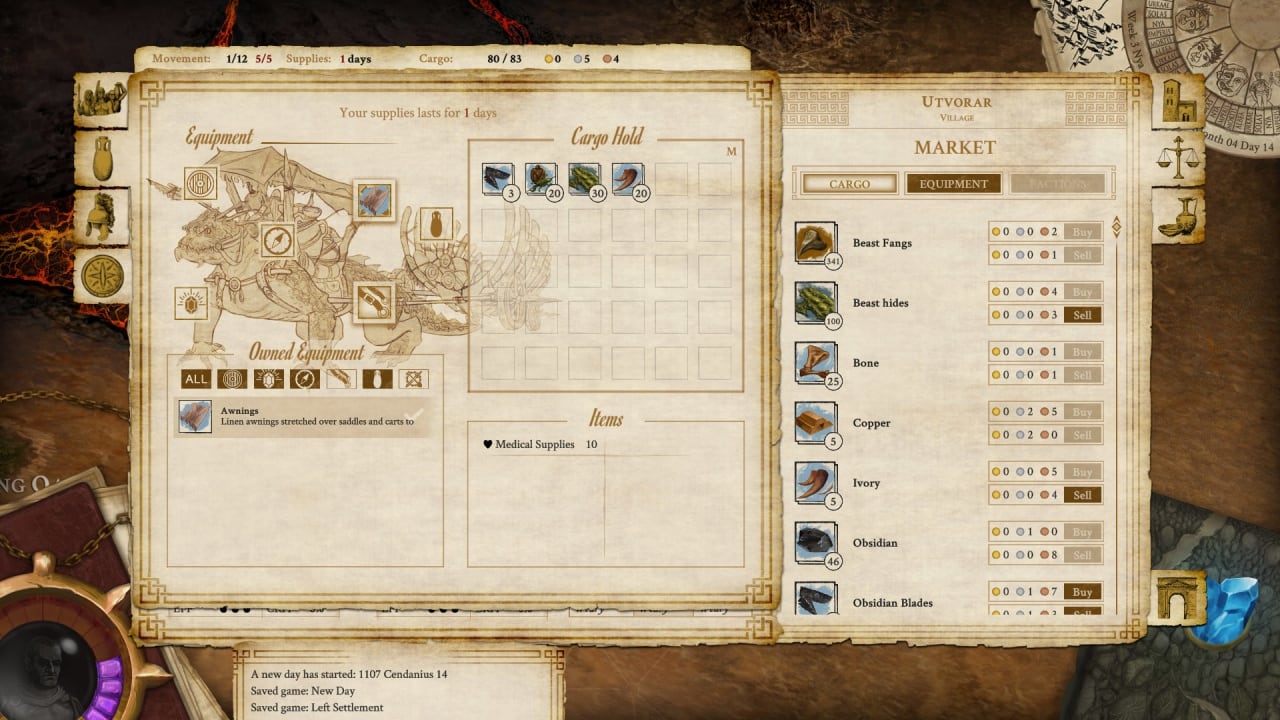
Task: Select the jar equipment slot on the cart
Action: [x=435, y=224]
